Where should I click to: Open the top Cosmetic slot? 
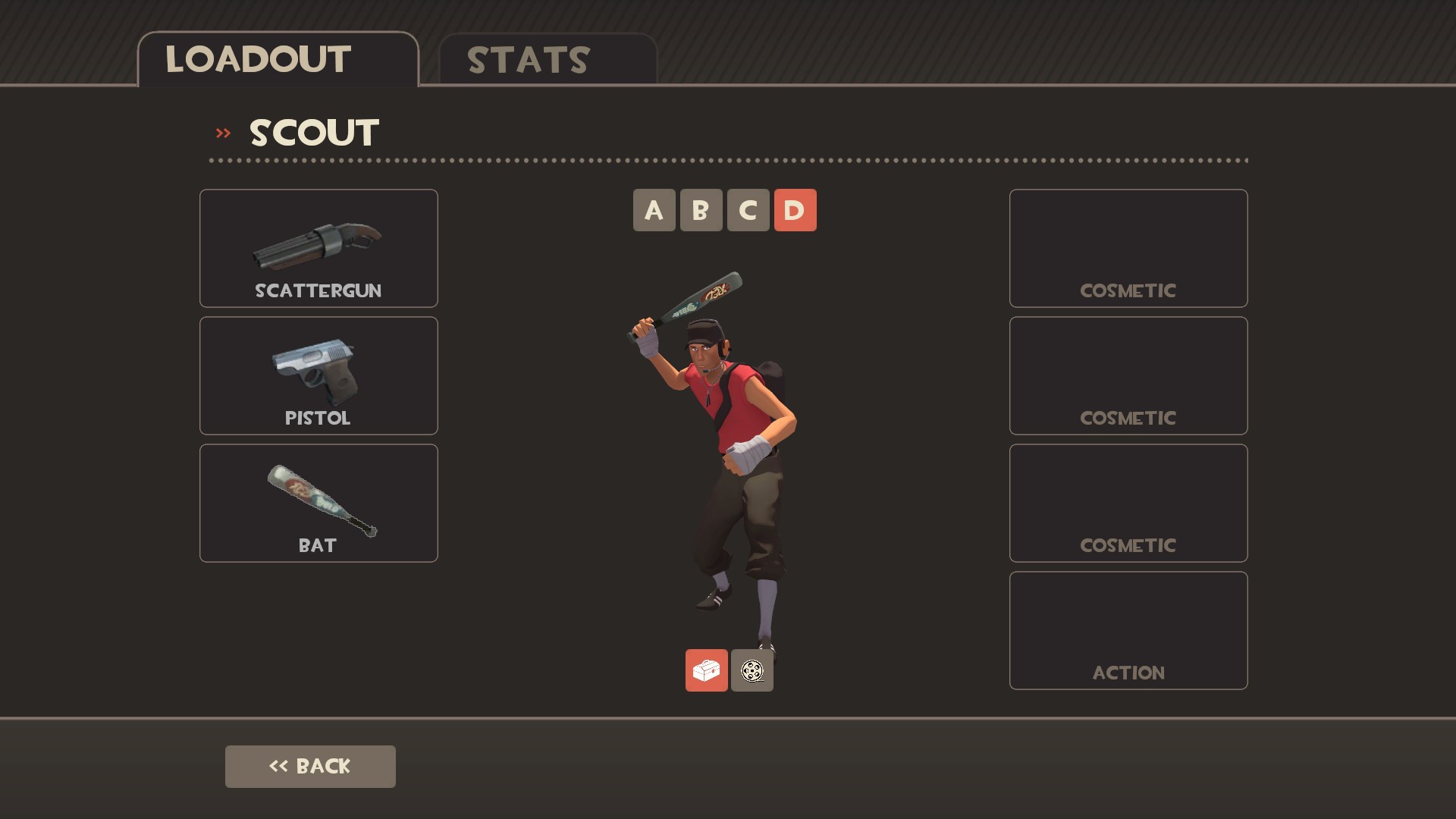tap(1128, 248)
